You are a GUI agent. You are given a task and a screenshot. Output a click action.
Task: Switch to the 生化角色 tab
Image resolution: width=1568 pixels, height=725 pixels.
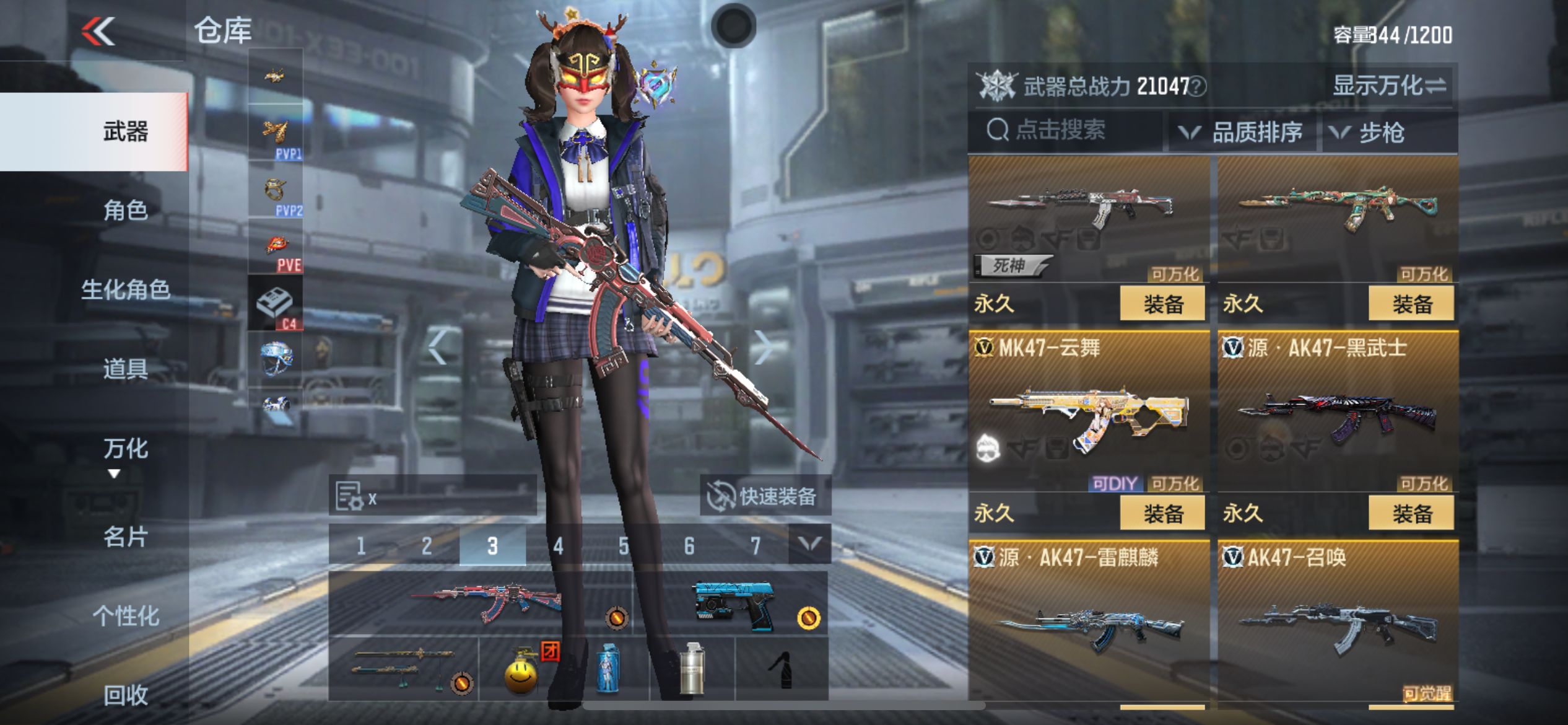126,289
